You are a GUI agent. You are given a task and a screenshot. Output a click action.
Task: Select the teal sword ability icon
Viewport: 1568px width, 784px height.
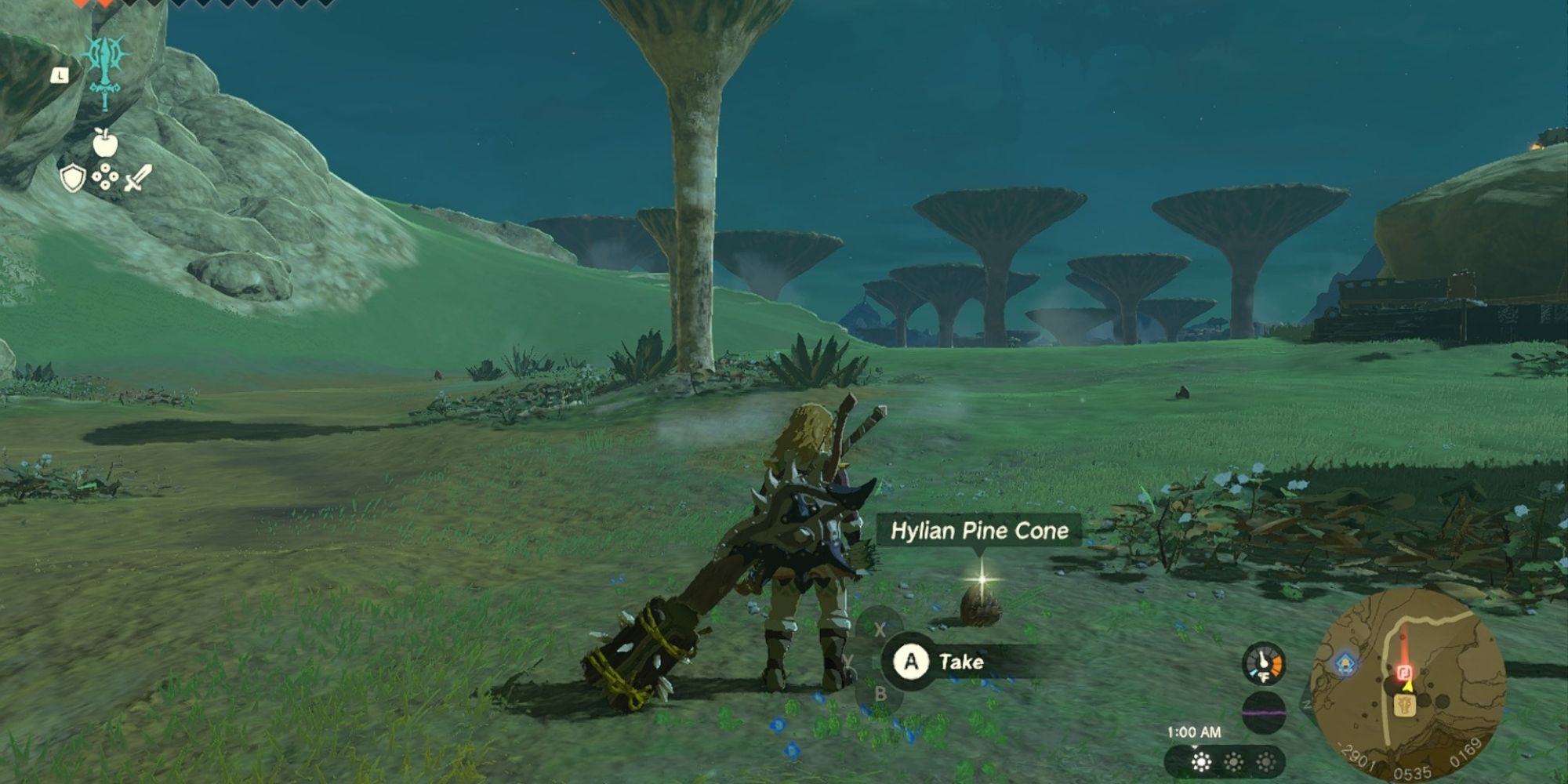tap(105, 72)
